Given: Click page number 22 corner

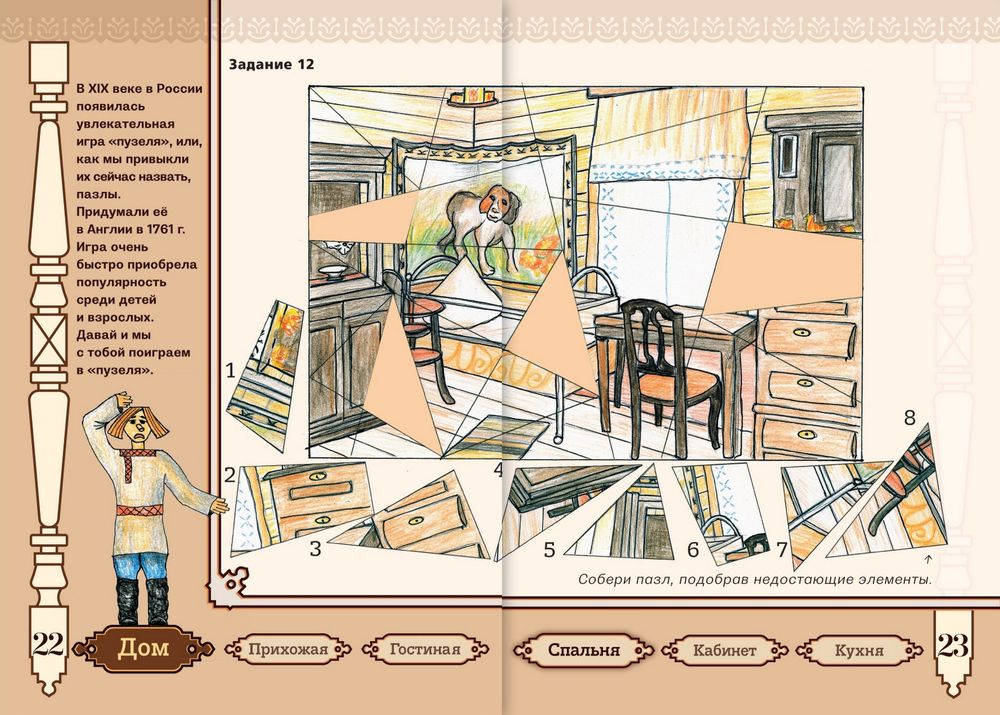Looking at the screenshot, I should (47, 646).
